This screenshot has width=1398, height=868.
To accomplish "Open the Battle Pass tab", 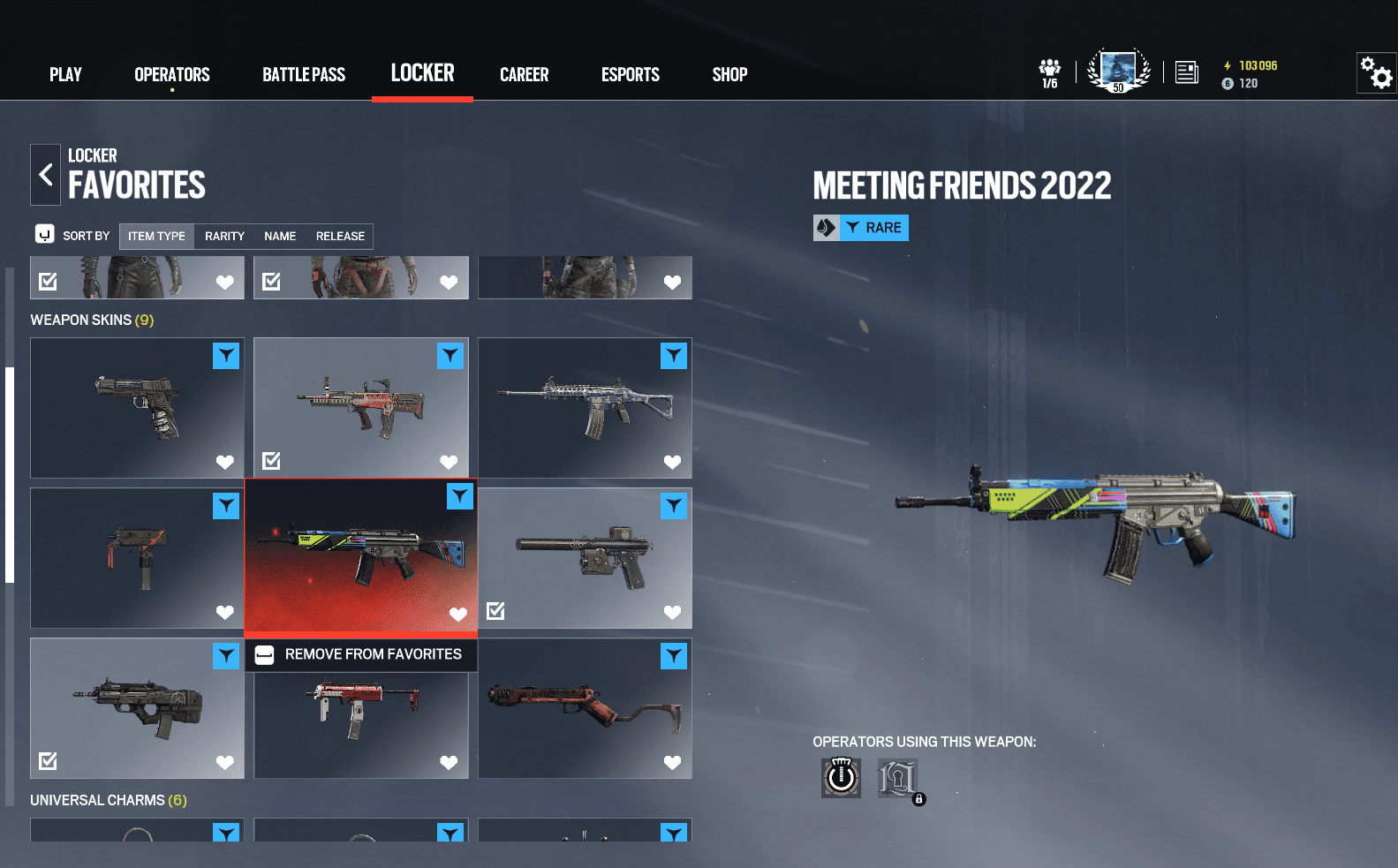I will 304,75.
